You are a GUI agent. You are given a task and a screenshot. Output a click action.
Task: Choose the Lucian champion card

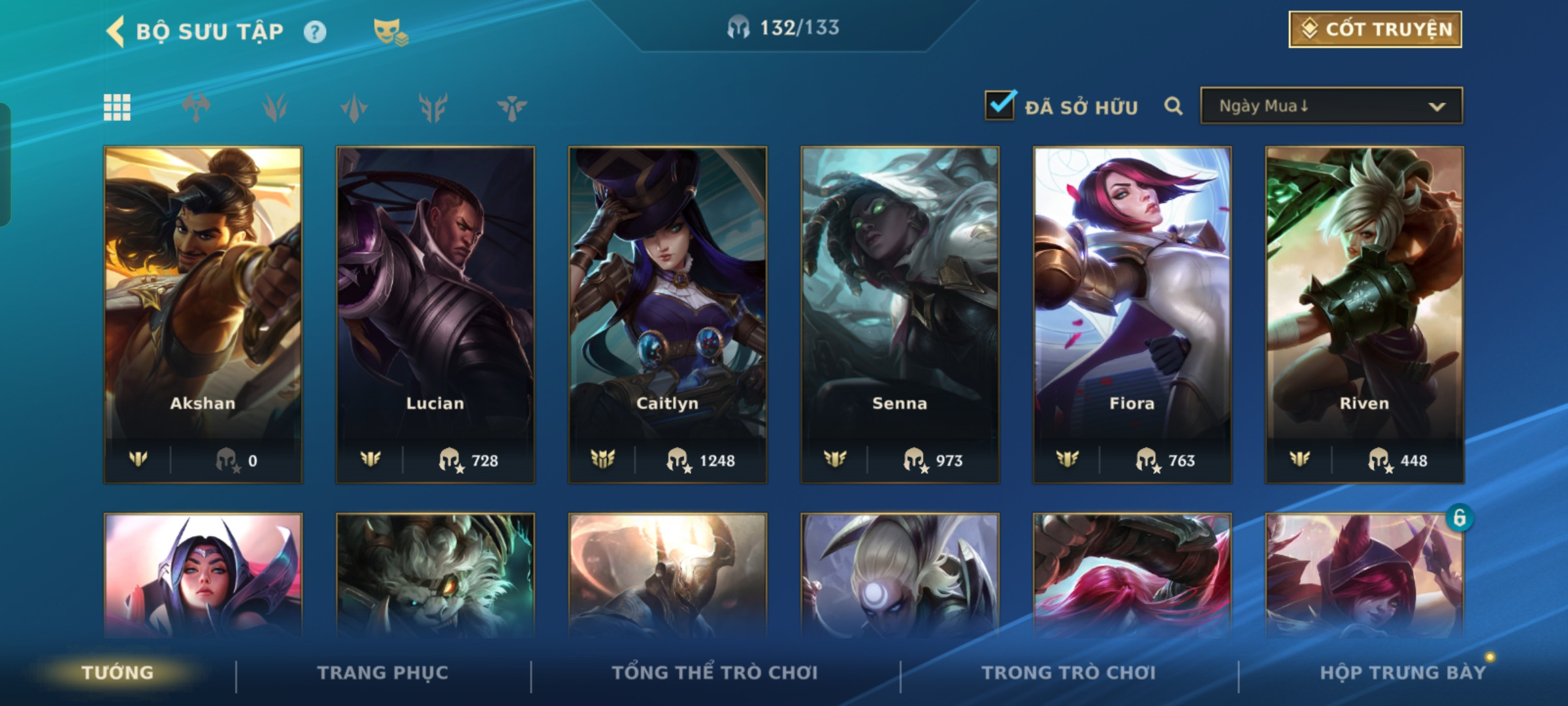coord(435,314)
